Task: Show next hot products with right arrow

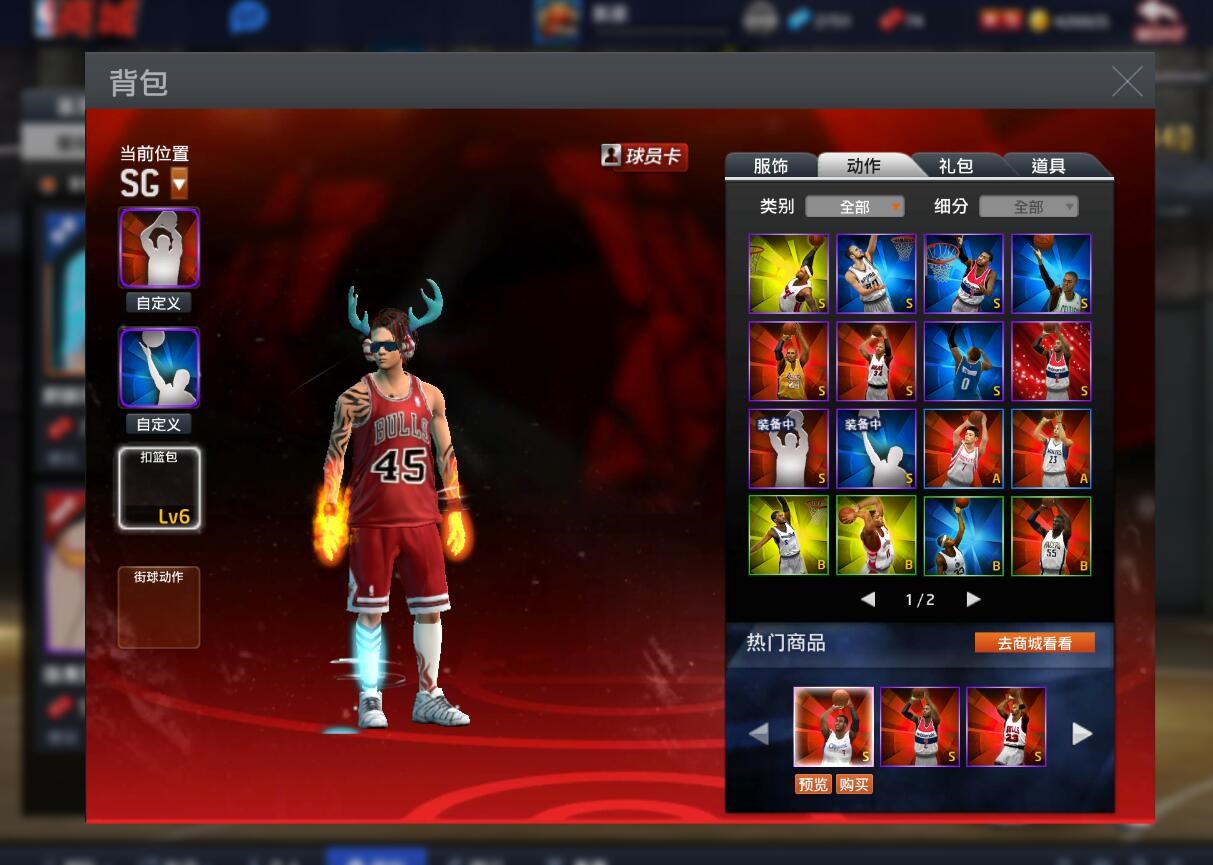Action: pyautogui.click(x=1082, y=734)
